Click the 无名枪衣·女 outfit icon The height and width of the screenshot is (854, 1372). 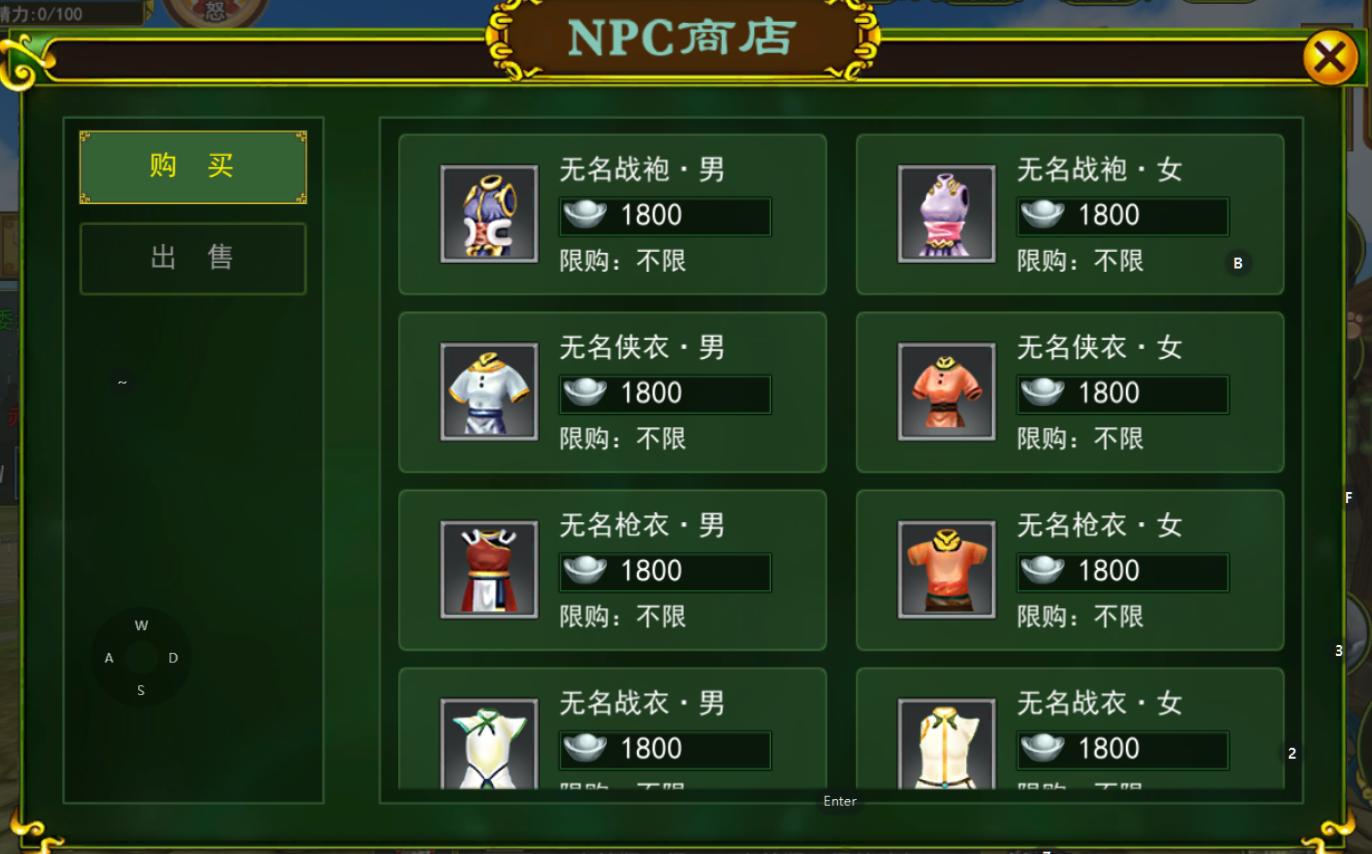click(946, 569)
